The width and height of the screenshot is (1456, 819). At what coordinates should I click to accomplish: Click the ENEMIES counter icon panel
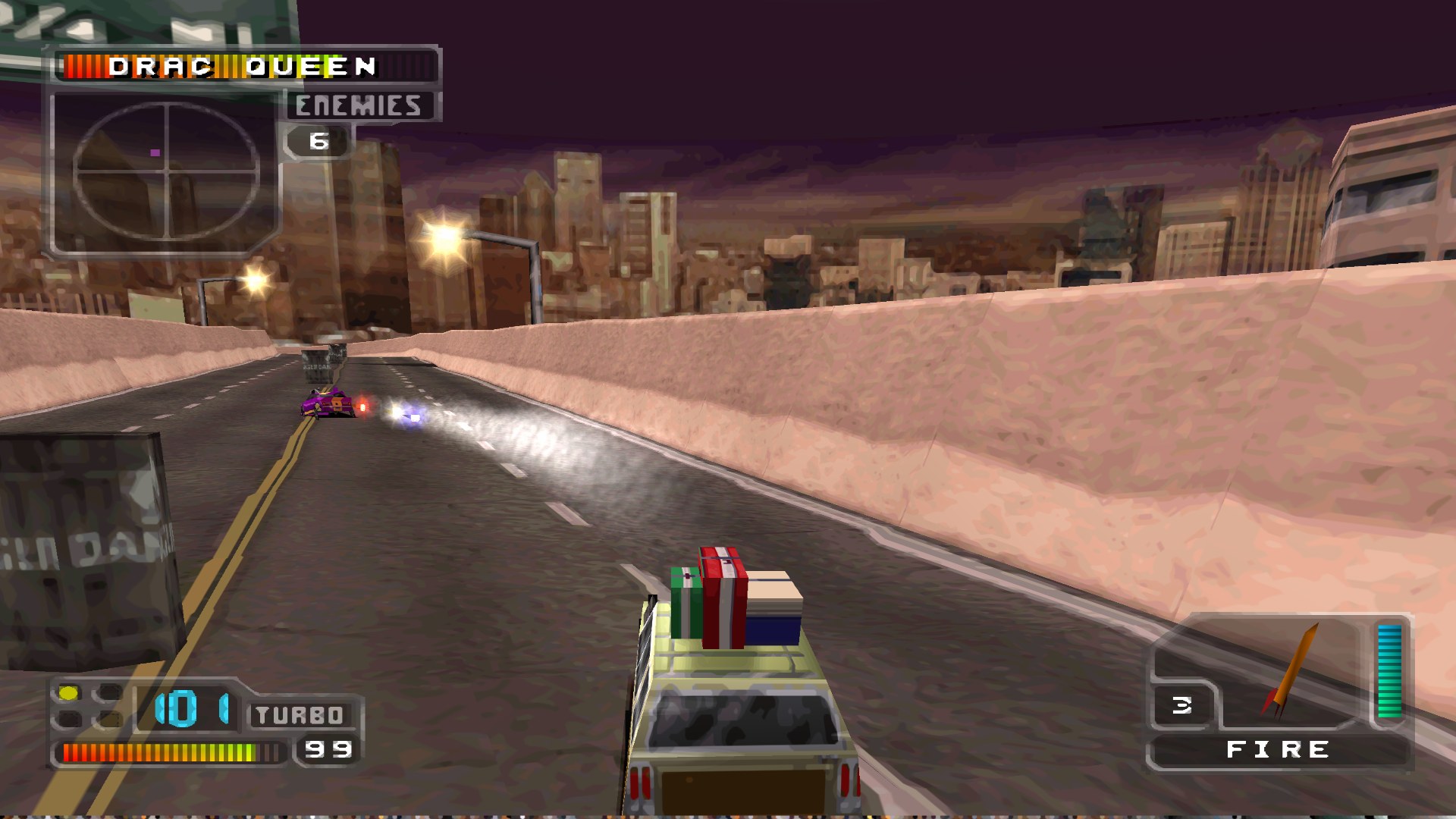tap(318, 140)
